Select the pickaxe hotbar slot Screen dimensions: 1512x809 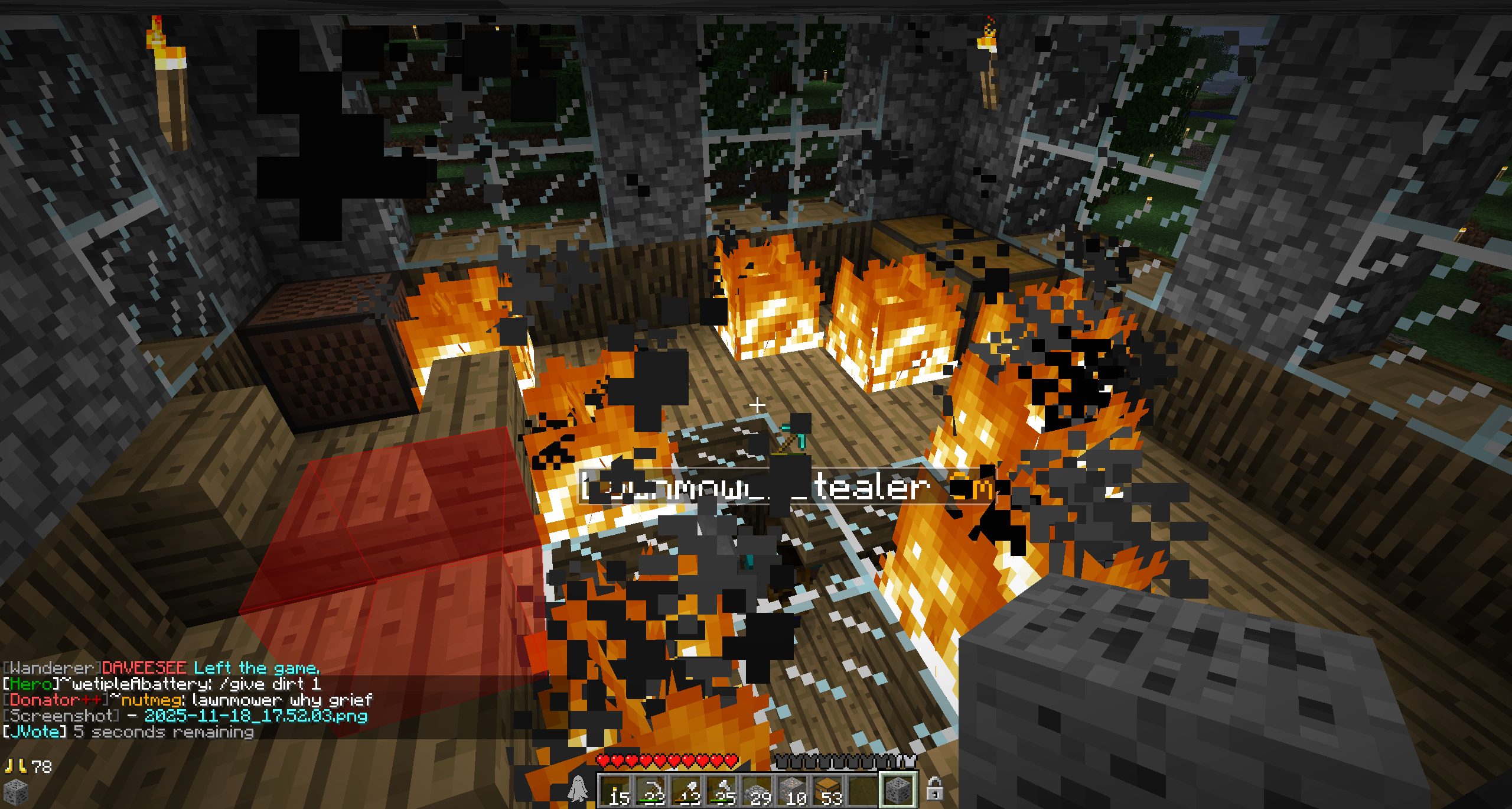point(651,790)
